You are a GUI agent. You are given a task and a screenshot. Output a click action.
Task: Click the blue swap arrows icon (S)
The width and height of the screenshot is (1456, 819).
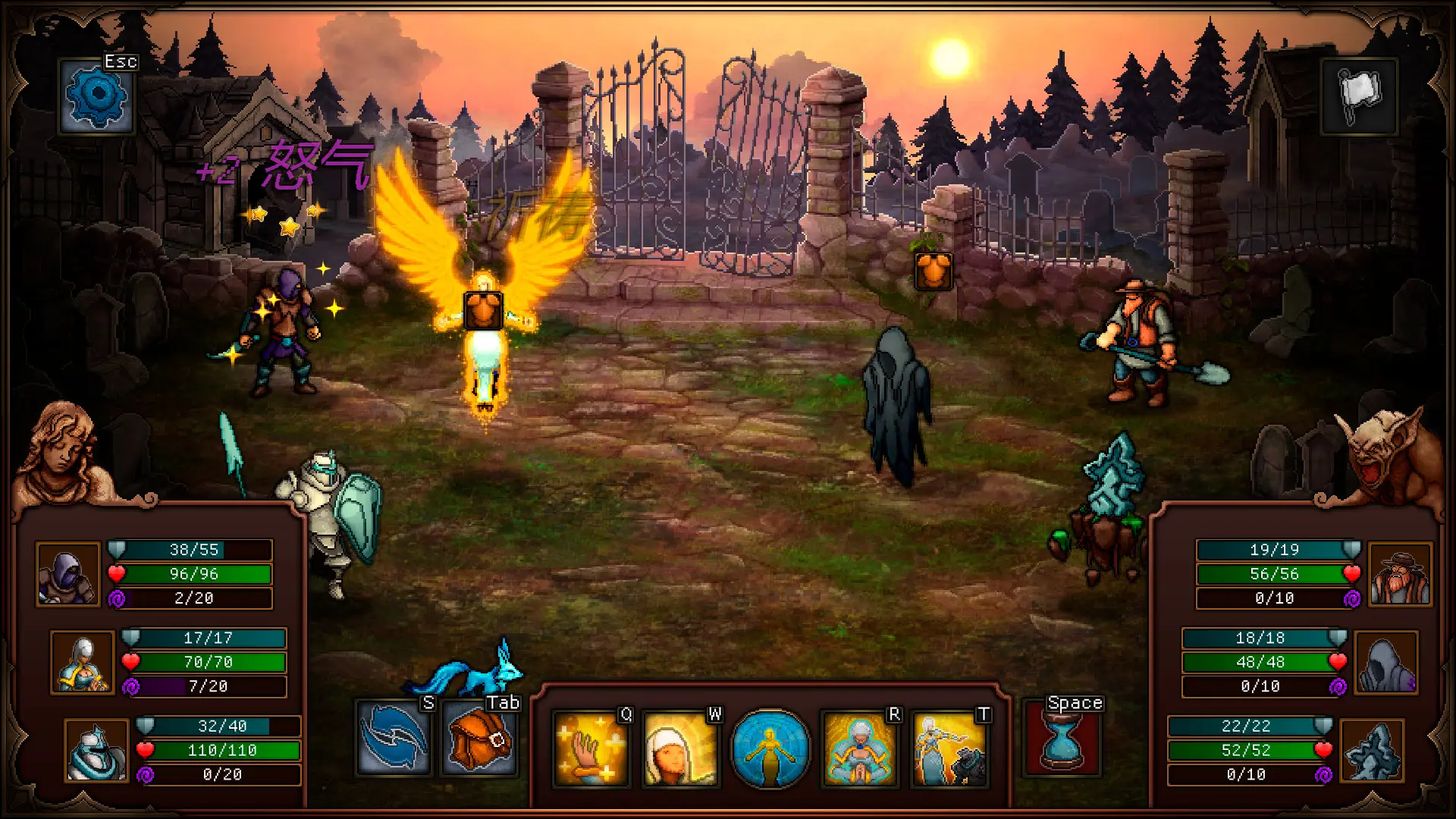pos(395,738)
